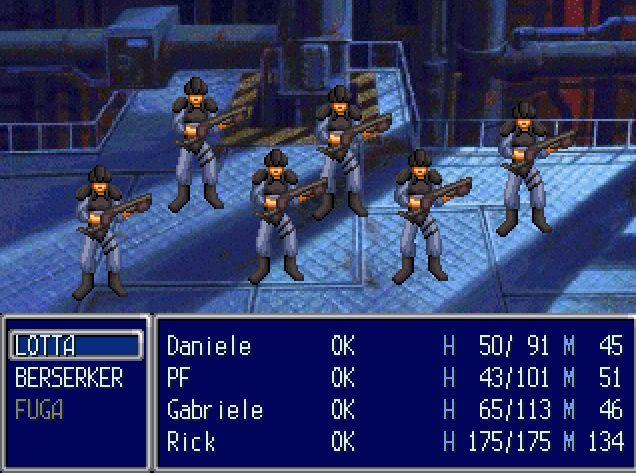Viewport: 636px width, 473px height.
Task: Choose the BERSERKER command
Action: [69, 378]
